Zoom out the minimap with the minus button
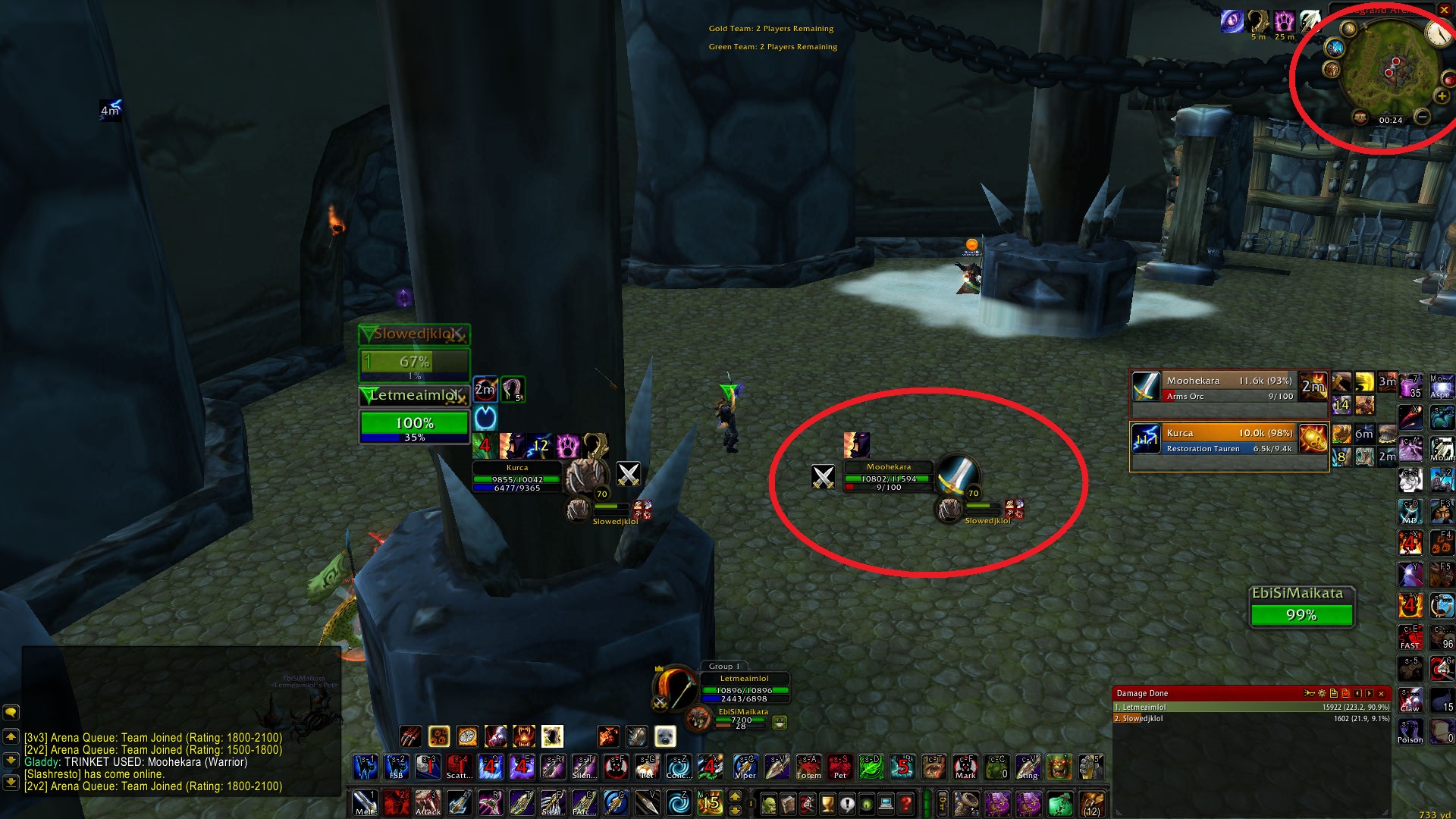 click(x=1423, y=118)
